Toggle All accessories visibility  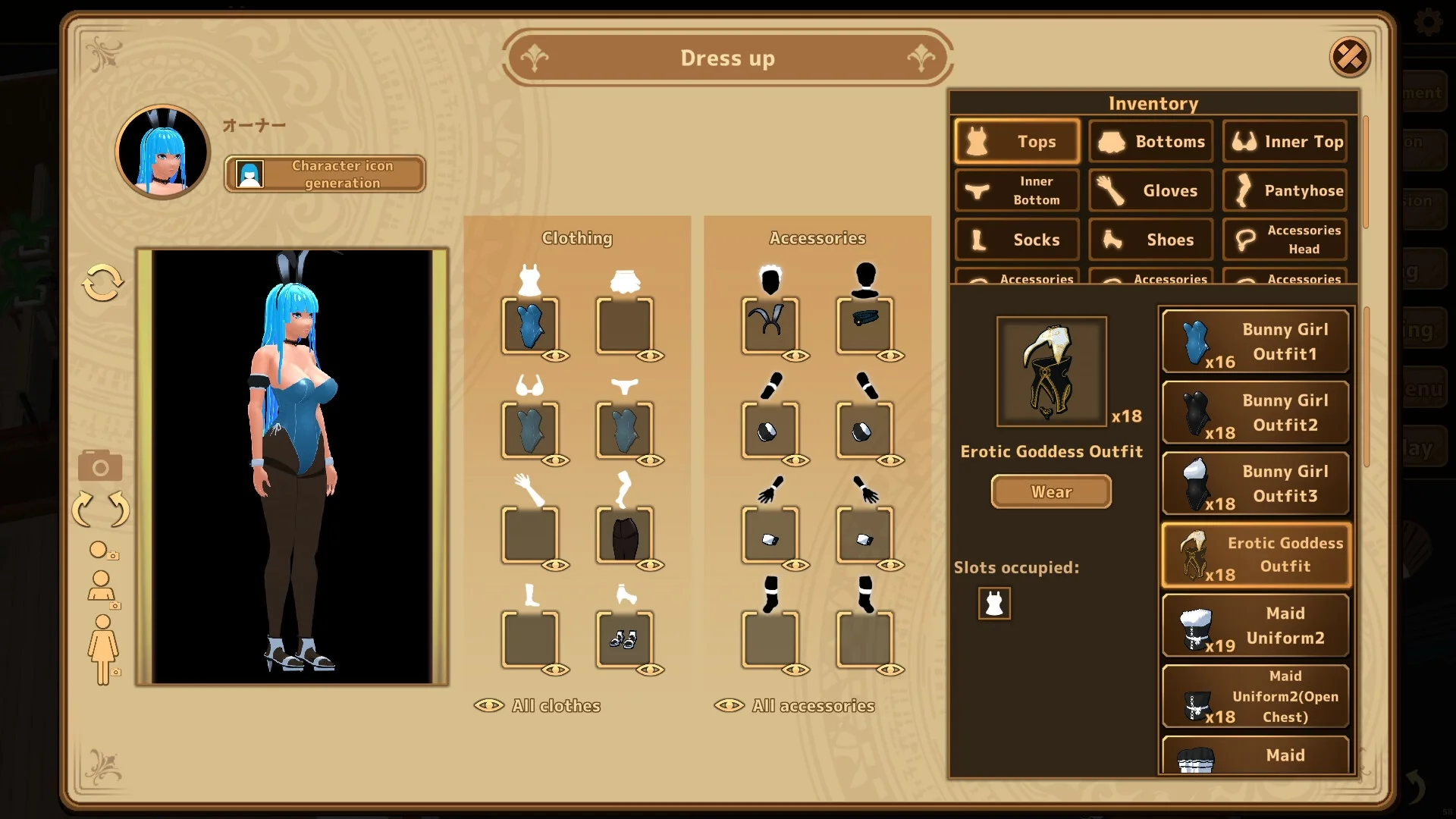point(795,706)
